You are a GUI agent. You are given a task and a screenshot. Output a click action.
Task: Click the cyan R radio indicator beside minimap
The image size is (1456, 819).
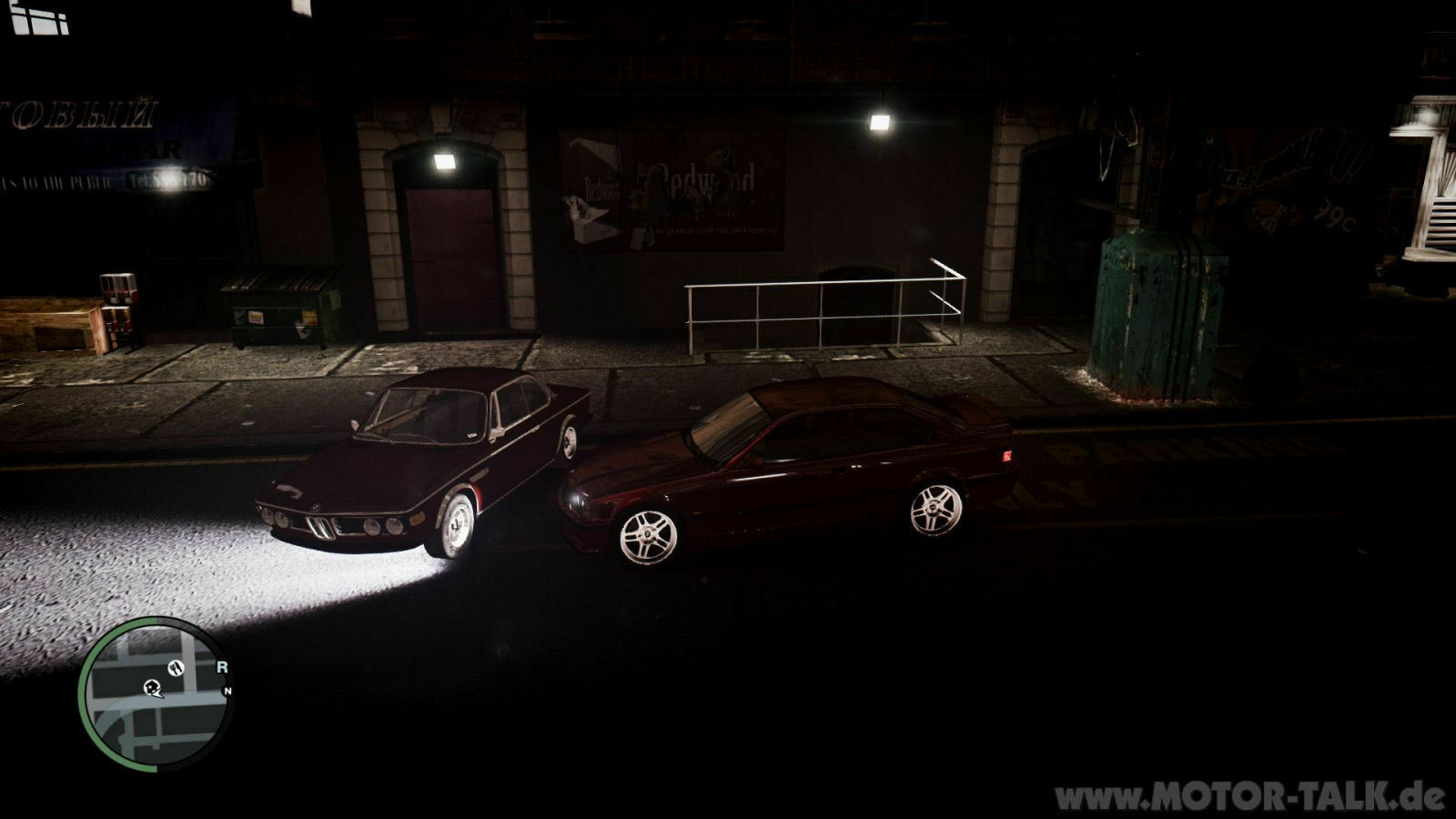(x=223, y=667)
